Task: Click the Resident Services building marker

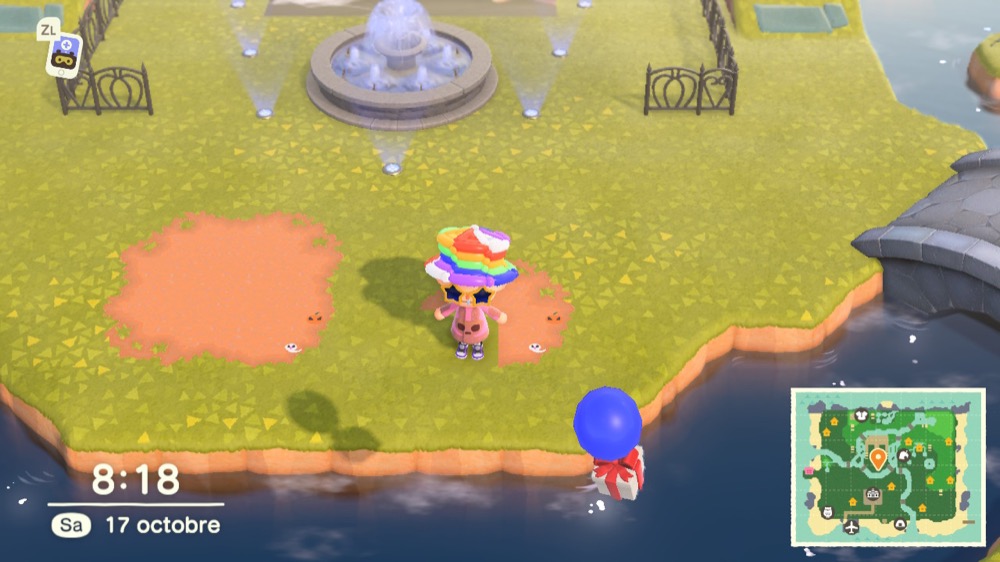Action: [873, 494]
